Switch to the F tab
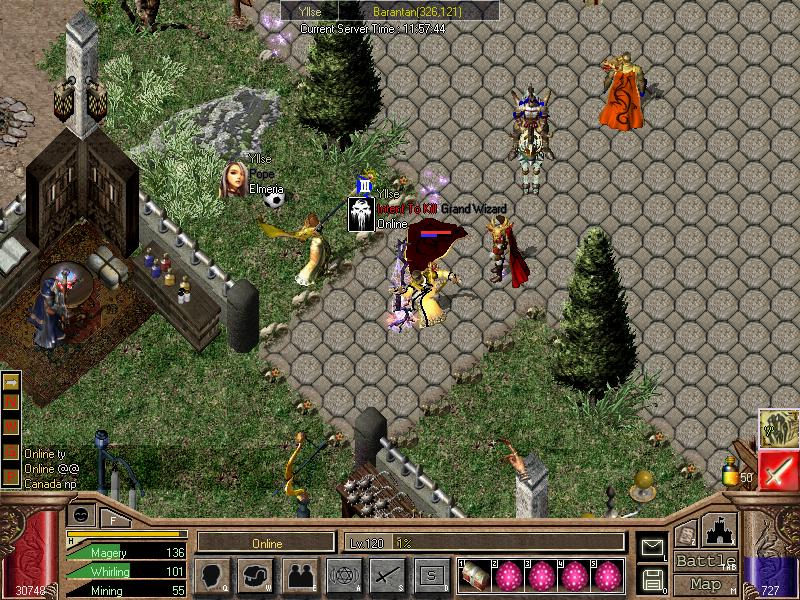This screenshot has width=800, height=600. tap(113, 517)
